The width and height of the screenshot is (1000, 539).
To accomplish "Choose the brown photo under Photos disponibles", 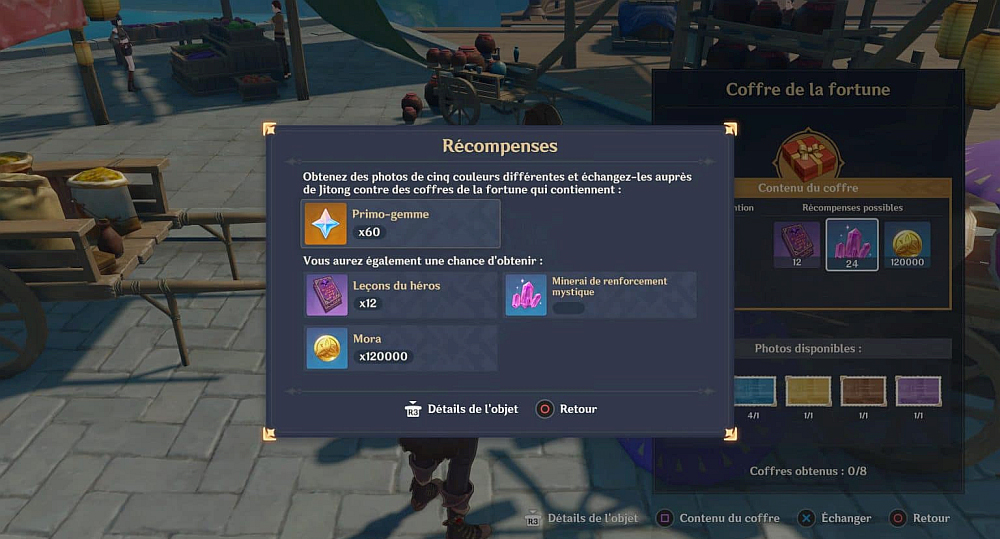I will pyautogui.click(x=862, y=390).
